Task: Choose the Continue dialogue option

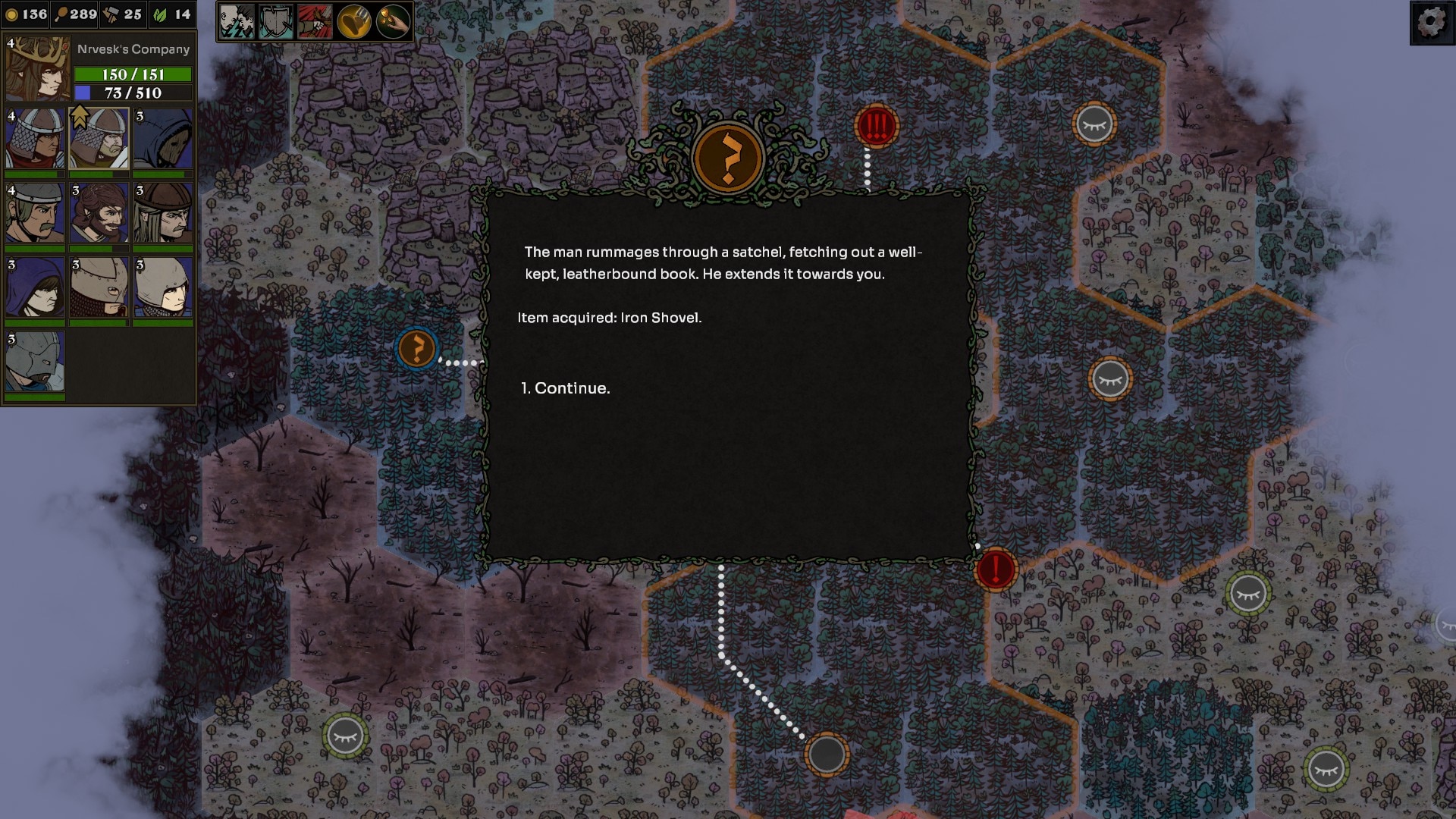Action: (571, 388)
